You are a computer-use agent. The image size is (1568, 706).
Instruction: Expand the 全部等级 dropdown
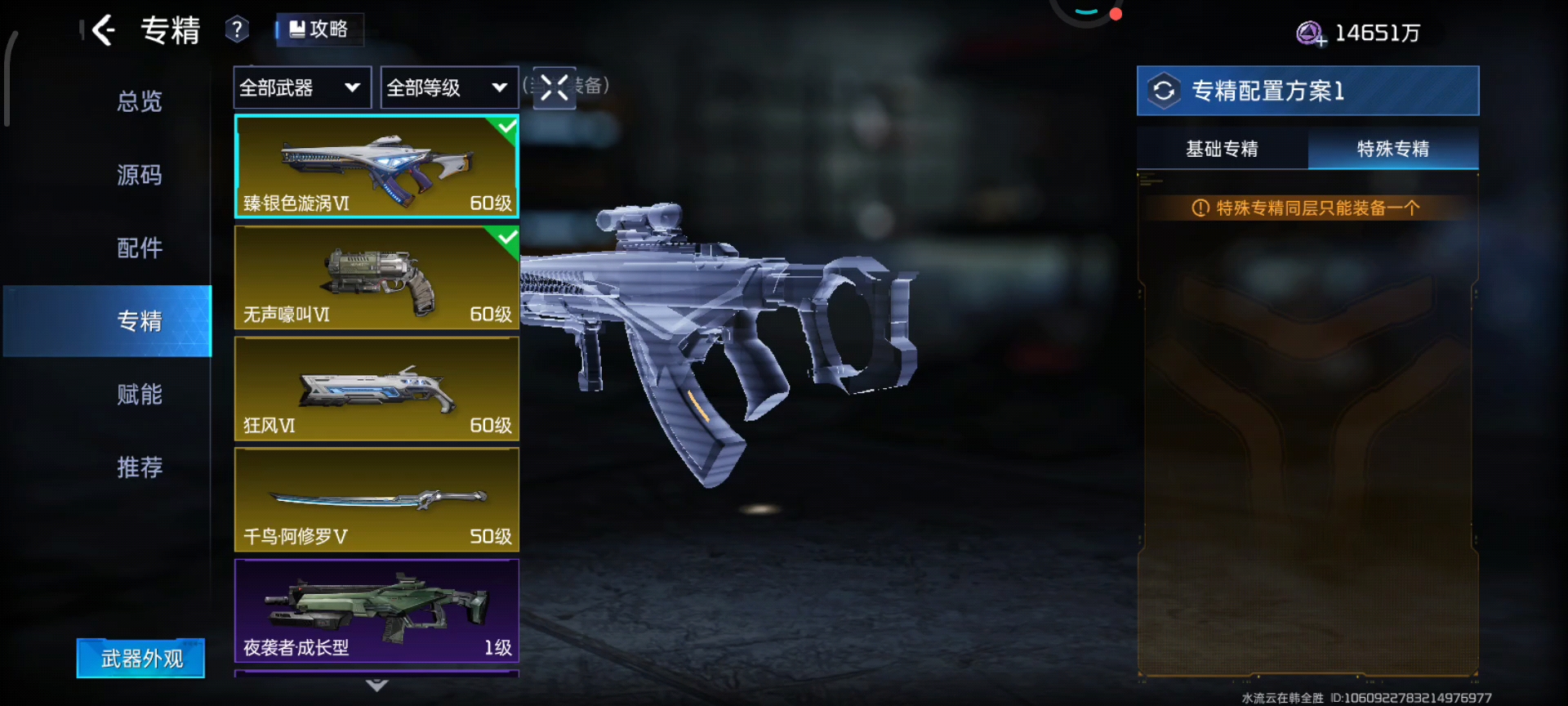click(x=448, y=87)
